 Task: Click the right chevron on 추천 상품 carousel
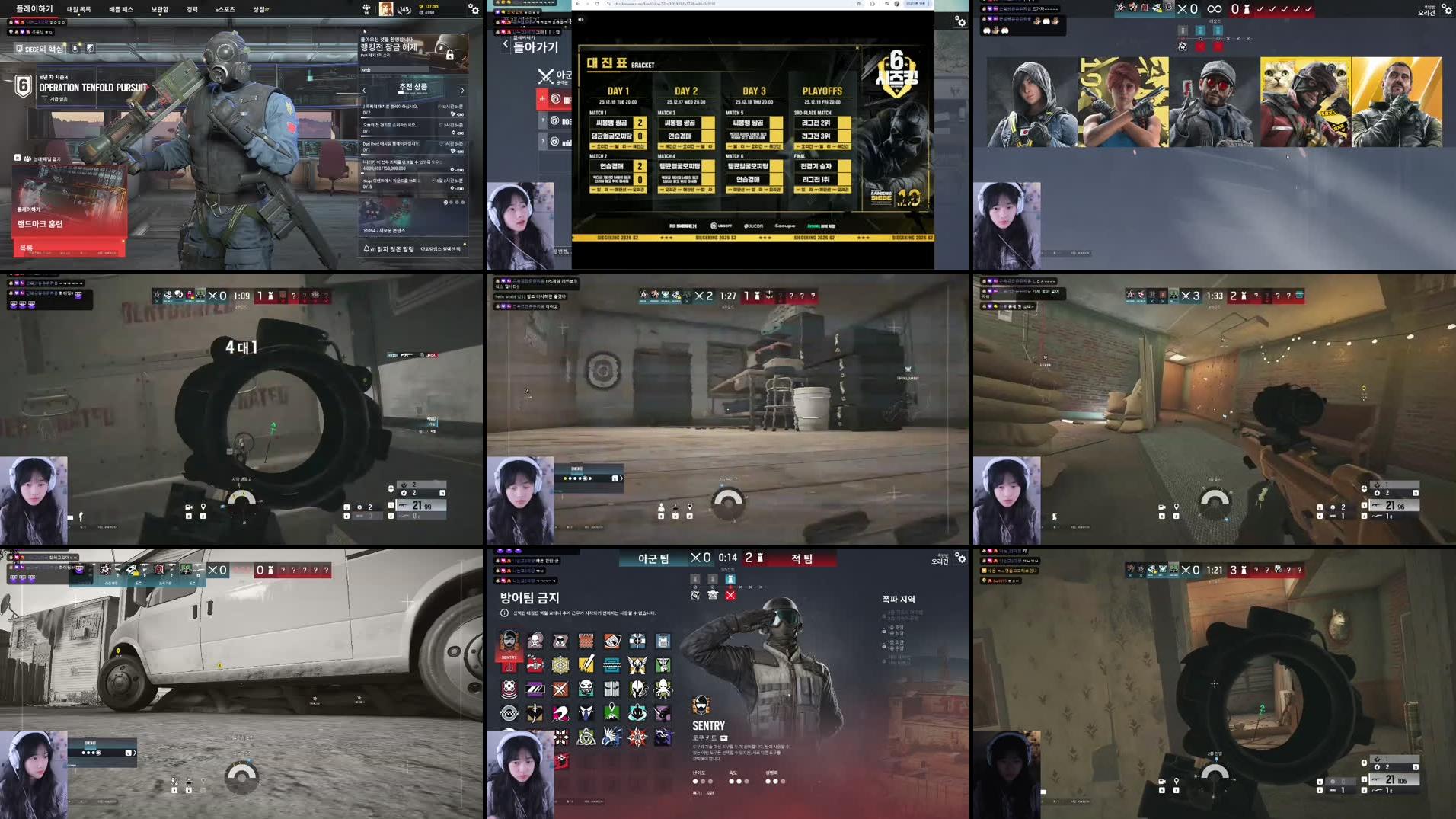click(462, 89)
